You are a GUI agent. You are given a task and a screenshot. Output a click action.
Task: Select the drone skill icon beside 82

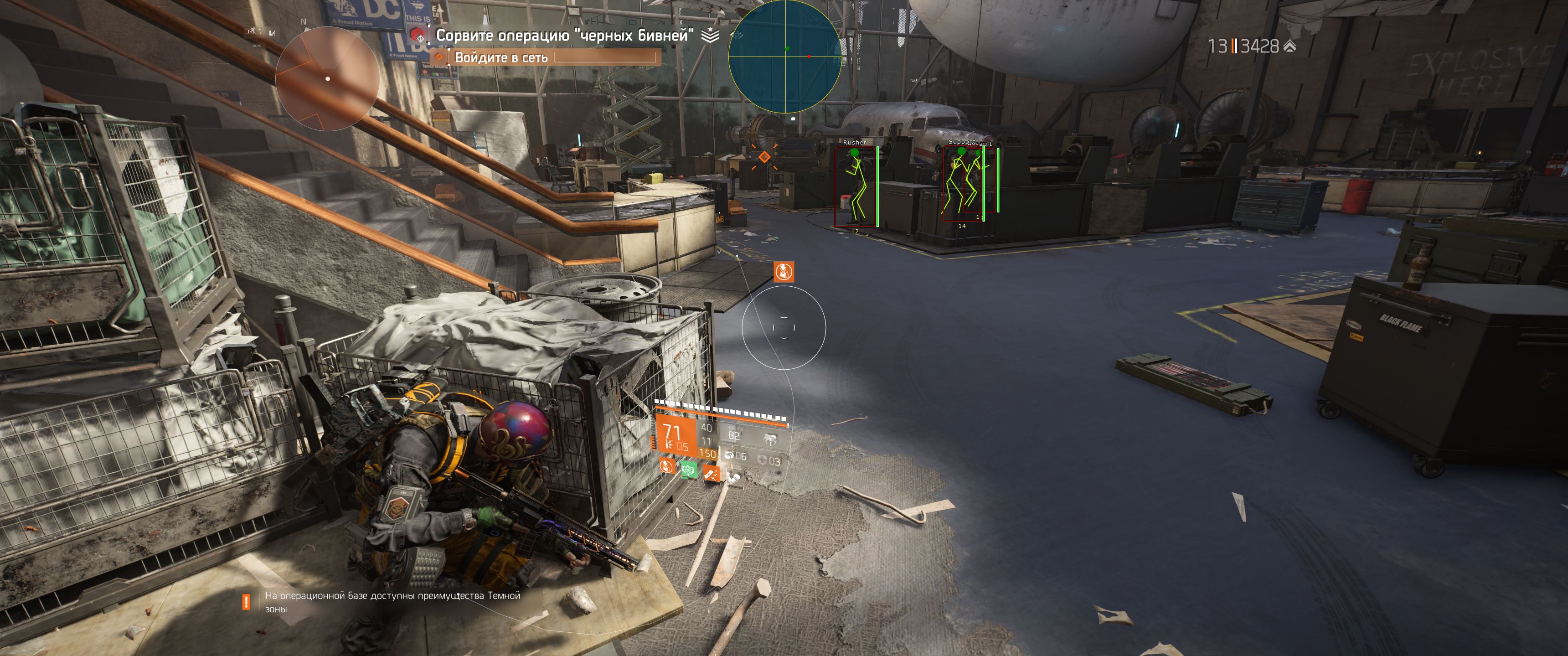tap(770, 439)
